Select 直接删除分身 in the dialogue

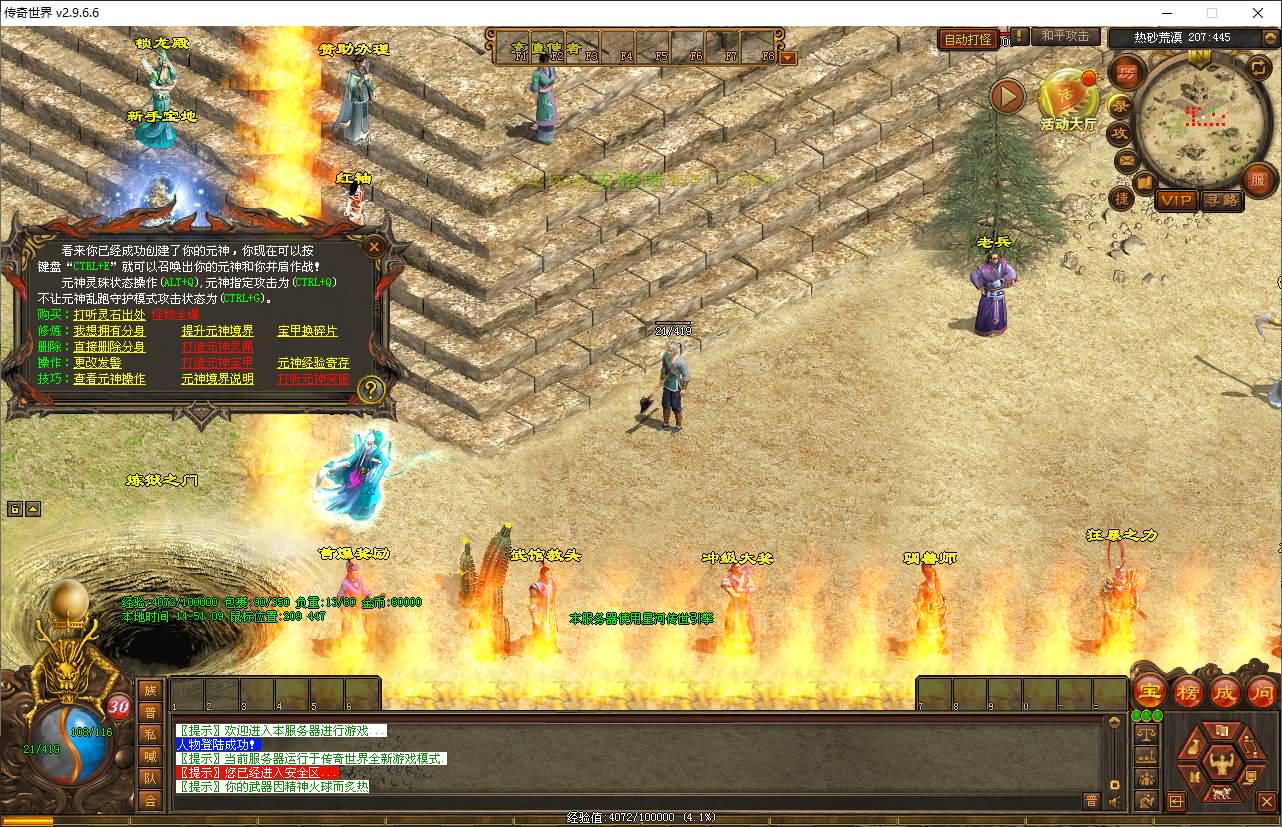tap(109, 347)
